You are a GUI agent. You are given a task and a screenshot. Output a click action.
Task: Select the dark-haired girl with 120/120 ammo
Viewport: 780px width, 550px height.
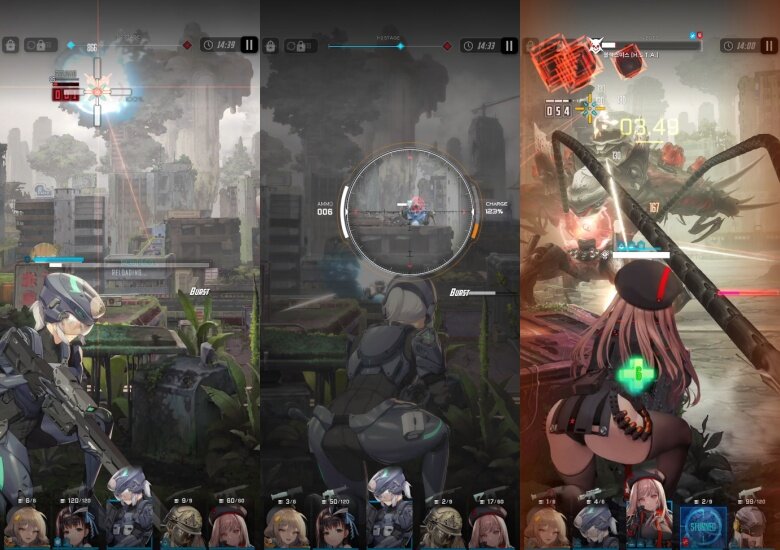78,524
